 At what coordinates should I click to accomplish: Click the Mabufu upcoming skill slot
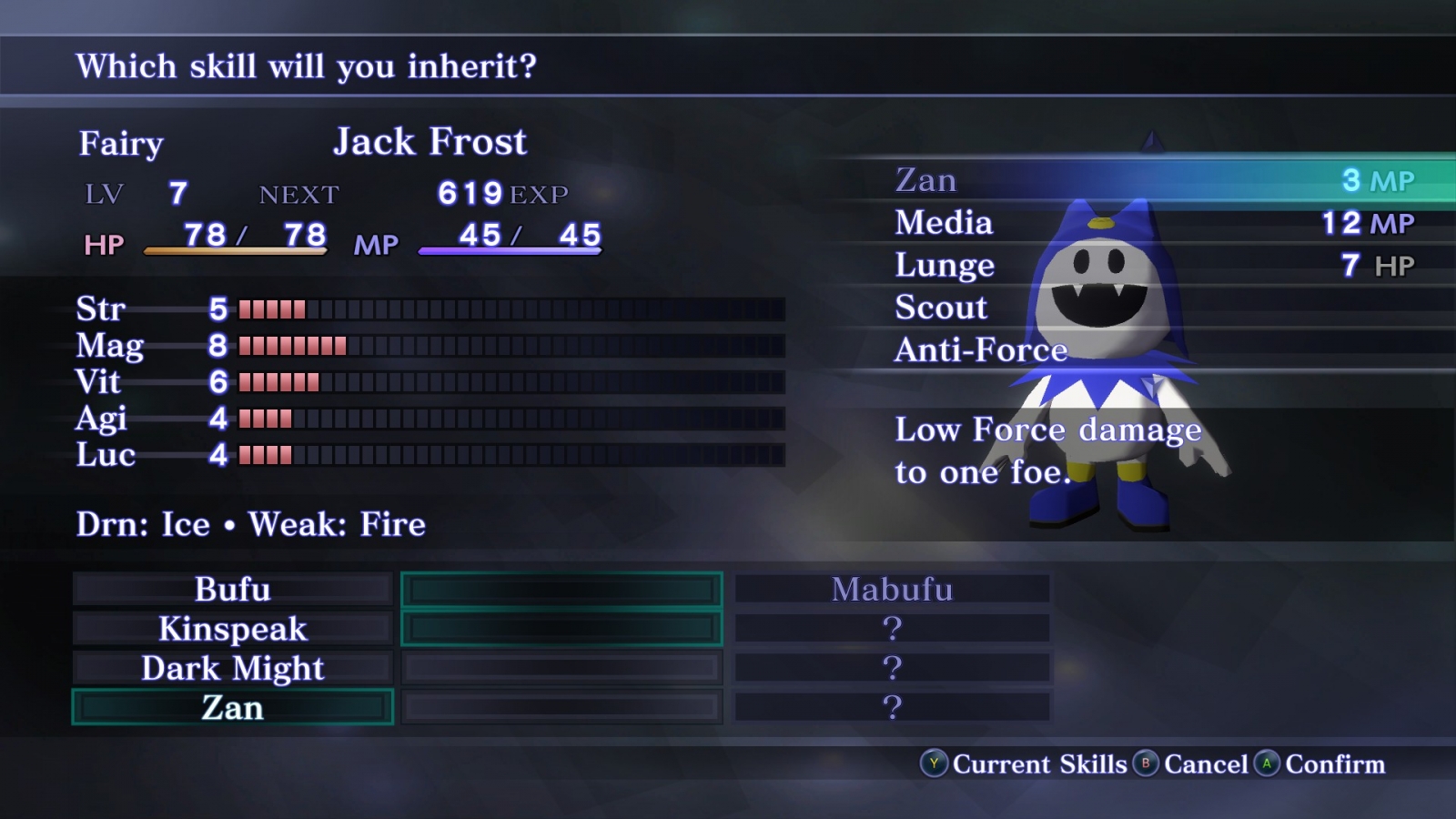[892, 590]
